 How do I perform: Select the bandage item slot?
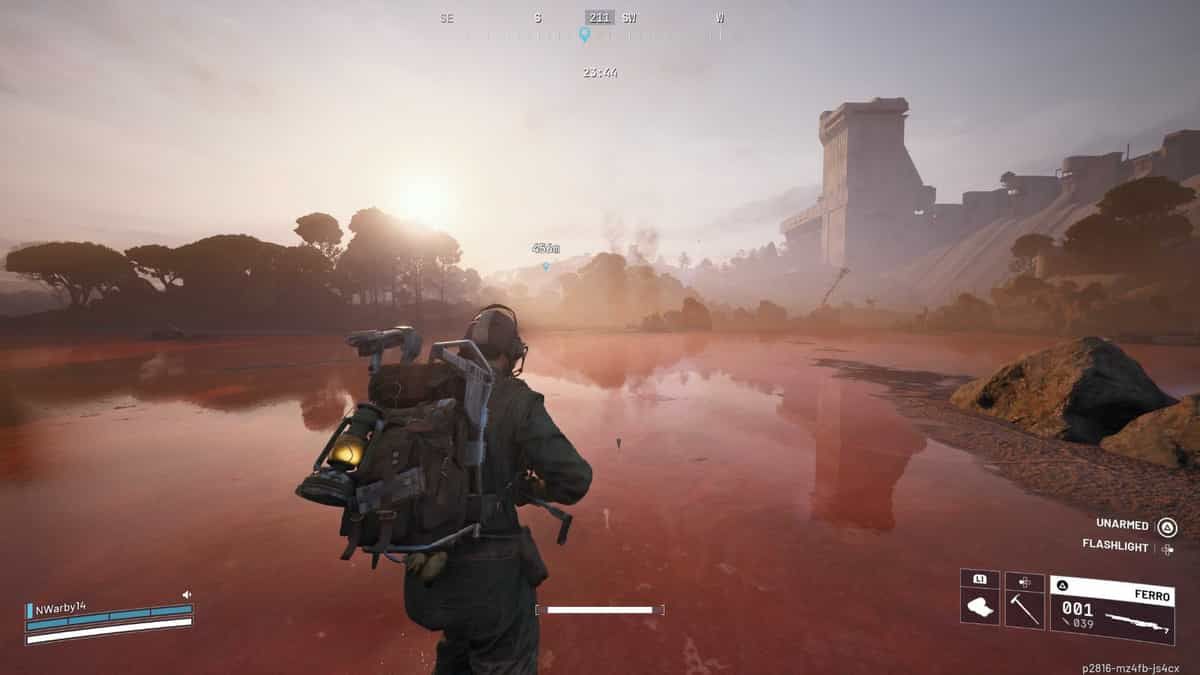coord(980,607)
